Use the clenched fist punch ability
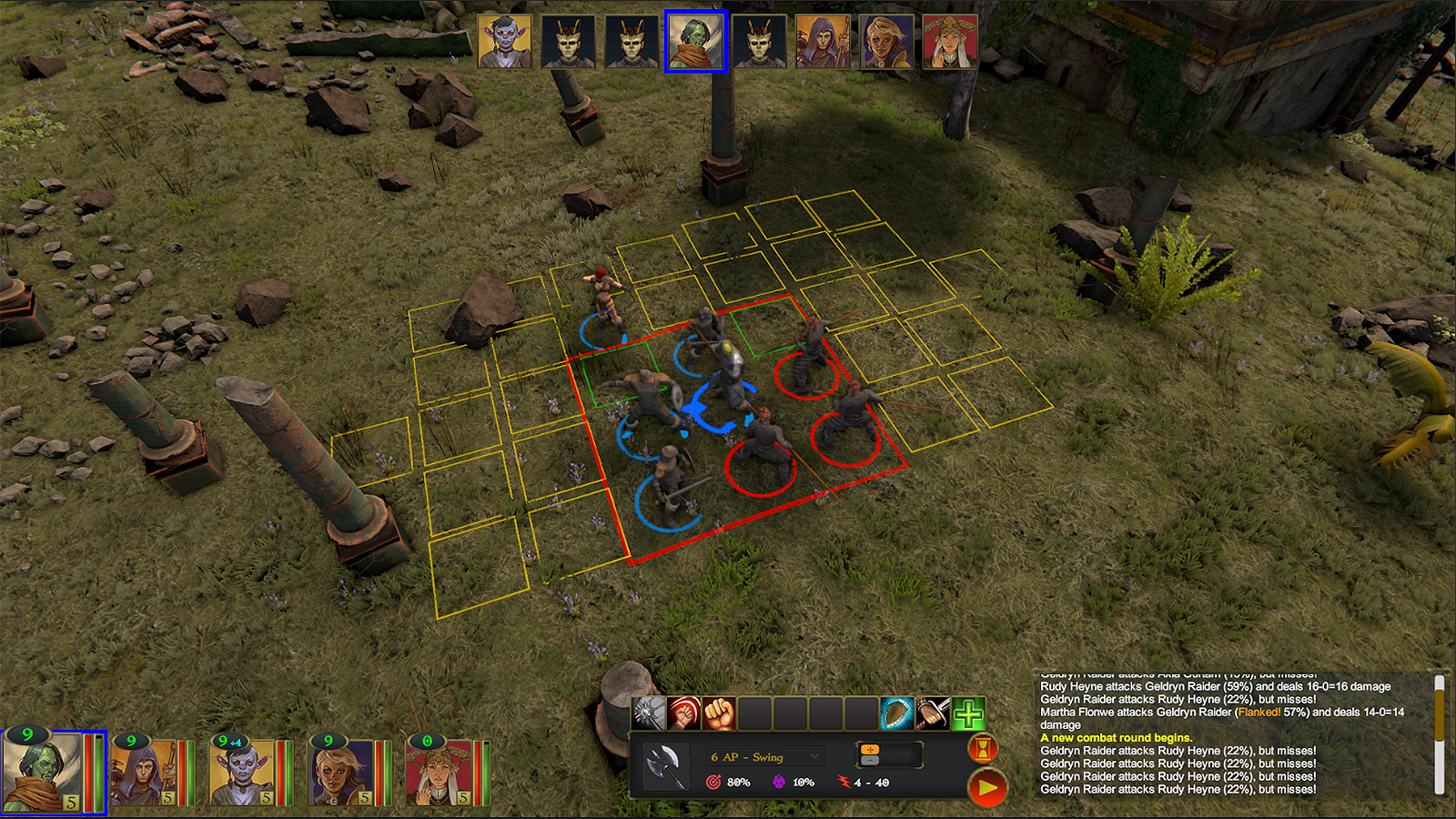The image size is (1456, 819). pos(719,714)
